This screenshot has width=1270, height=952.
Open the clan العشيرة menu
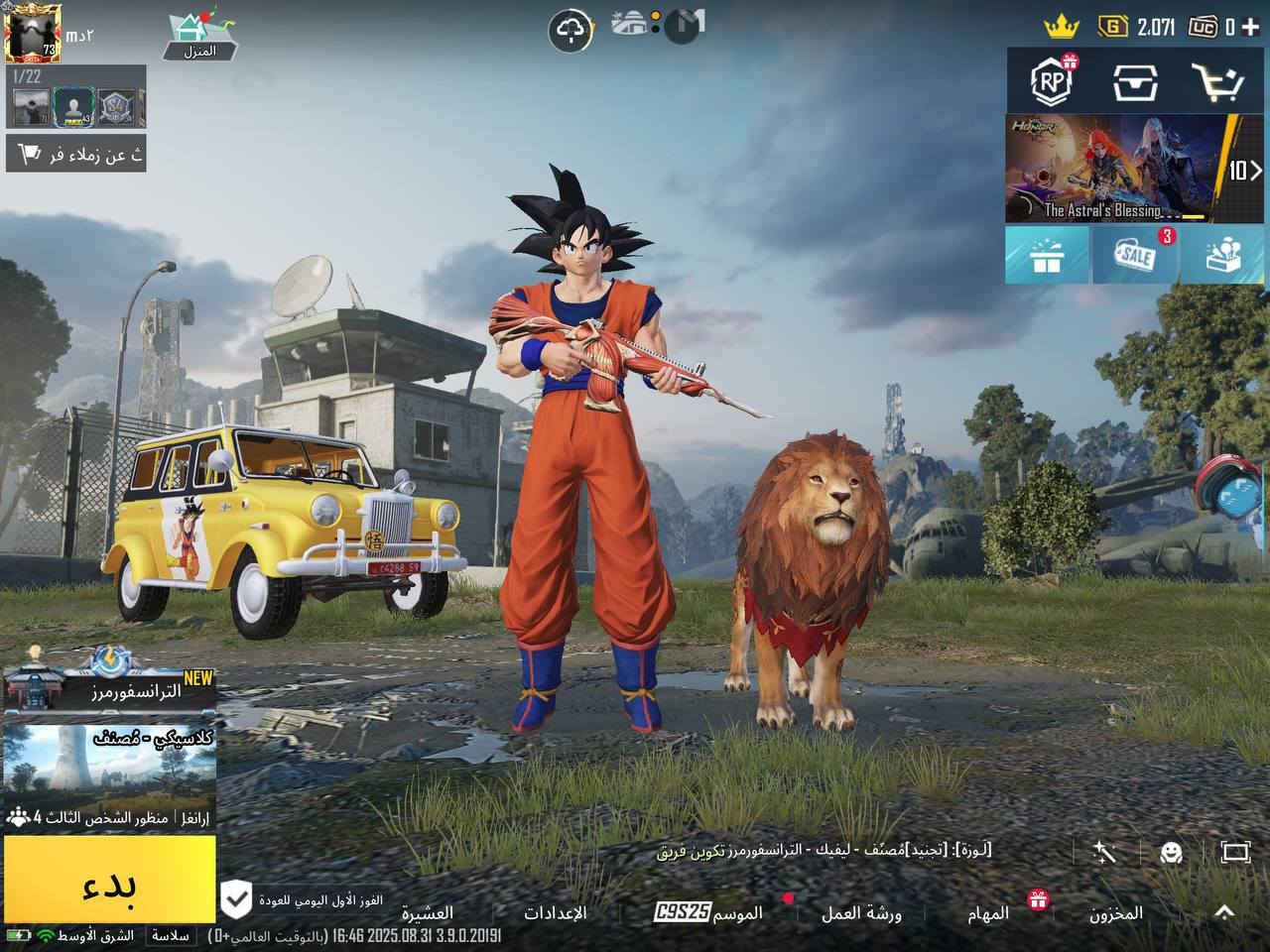(428, 913)
